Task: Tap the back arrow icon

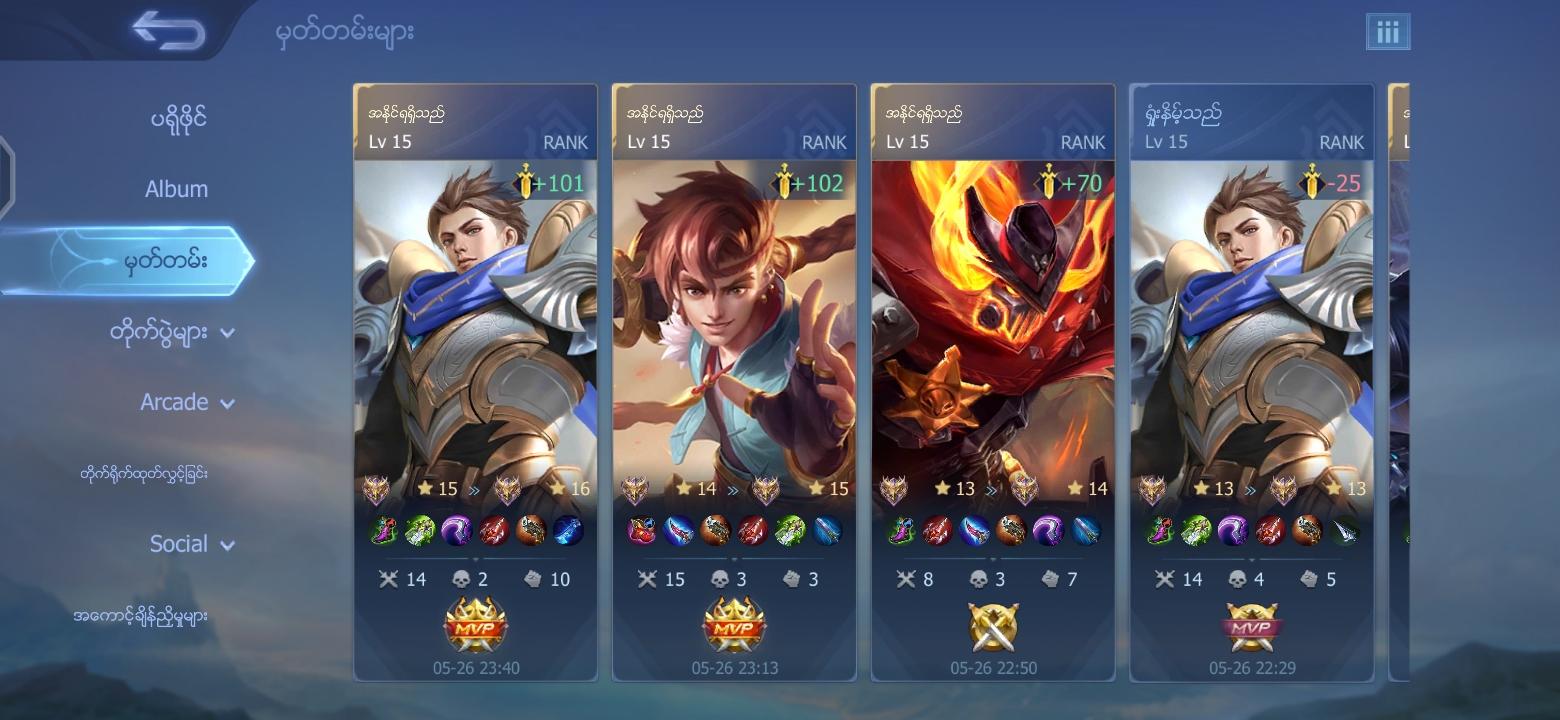Action: (x=170, y=30)
